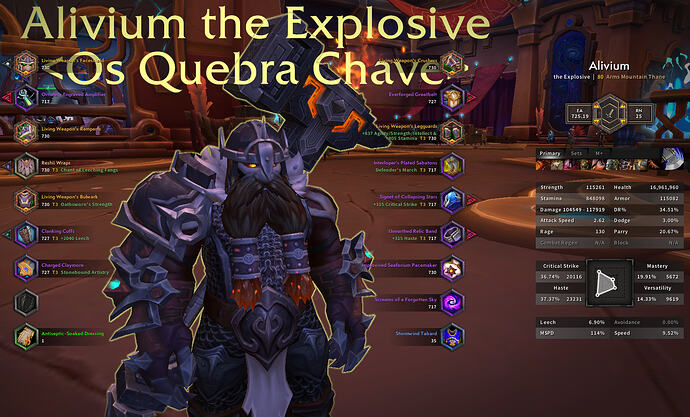Select the Living Weapon's Faceshield helm slot
Image resolution: width=690 pixels, height=417 pixels.
pos(26,65)
